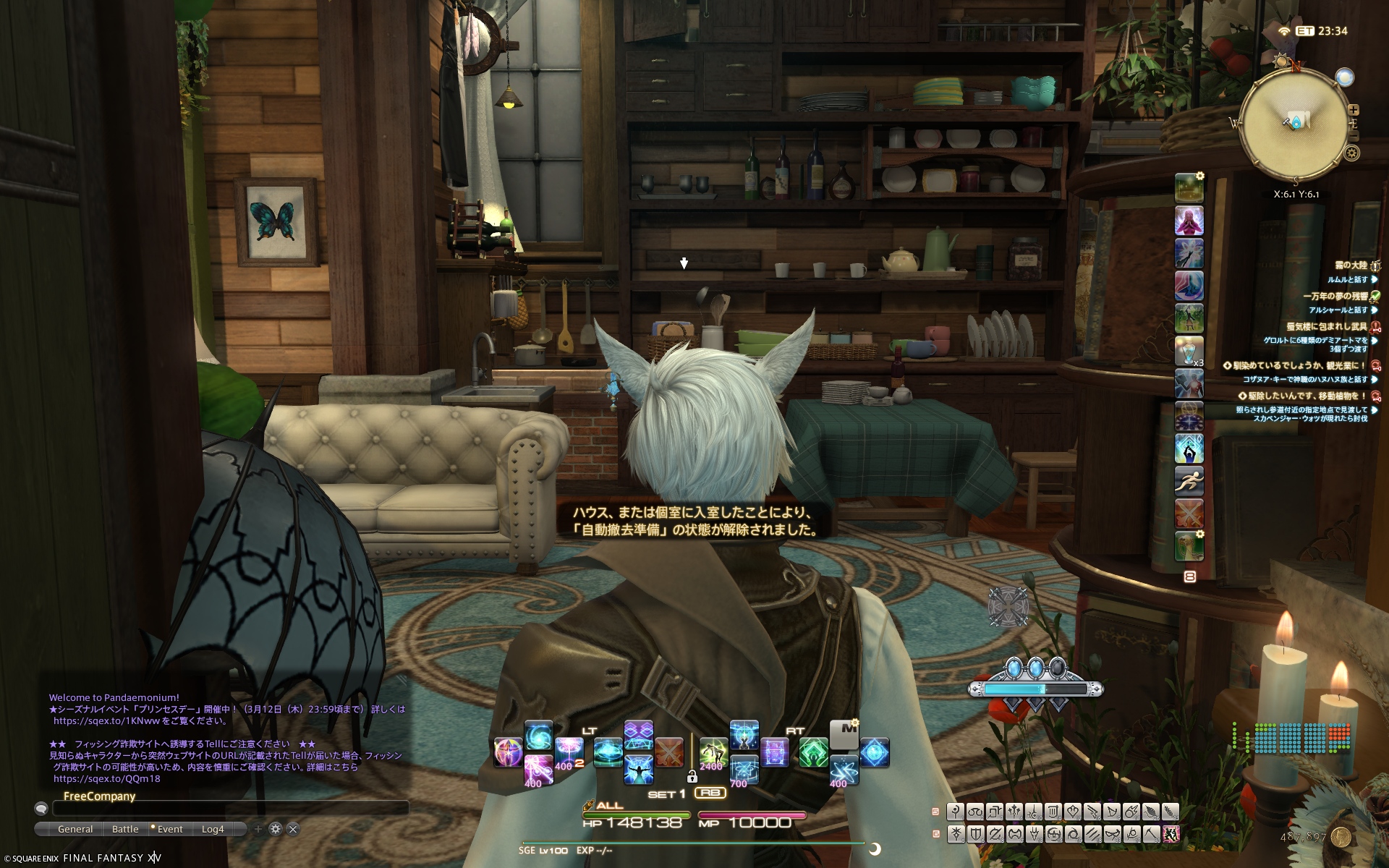Image resolution: width=1389 pixels, height=868 pixels.
Task: Select the 霧の大陸 quest in the tracker
Action: (x=1350, y=265)
